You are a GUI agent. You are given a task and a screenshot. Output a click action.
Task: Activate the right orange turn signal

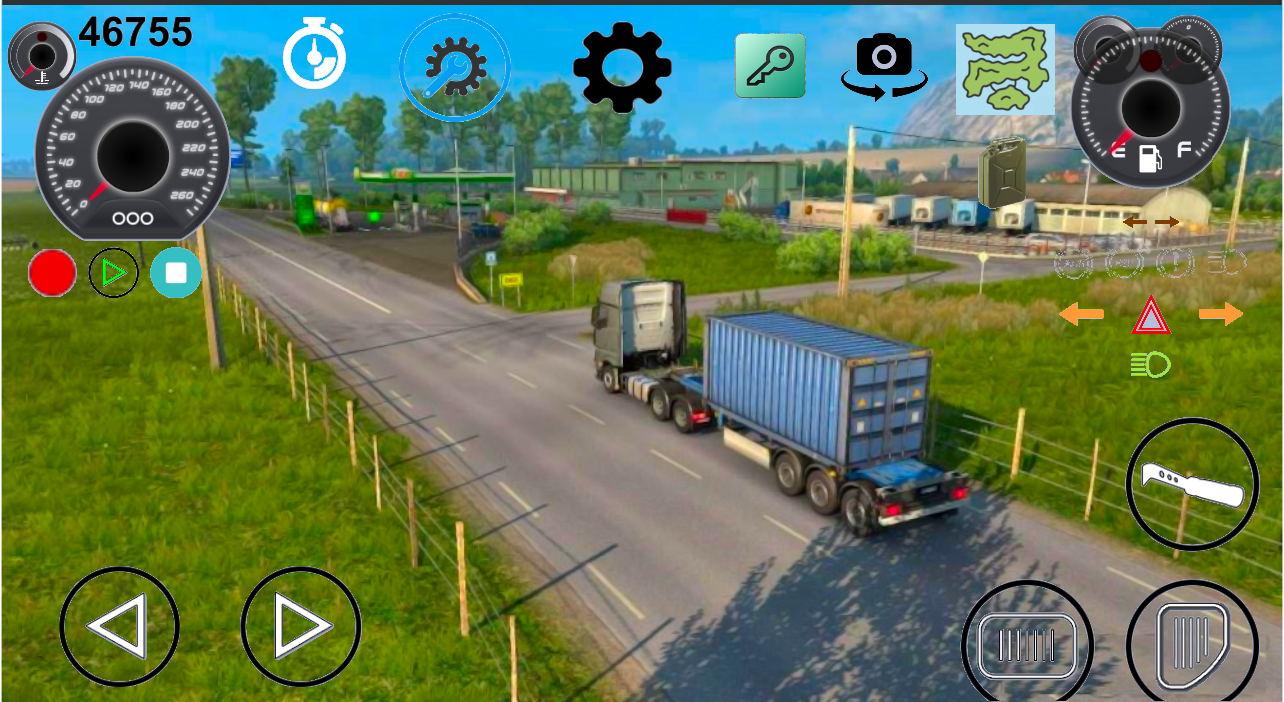tap(1220, 315)
